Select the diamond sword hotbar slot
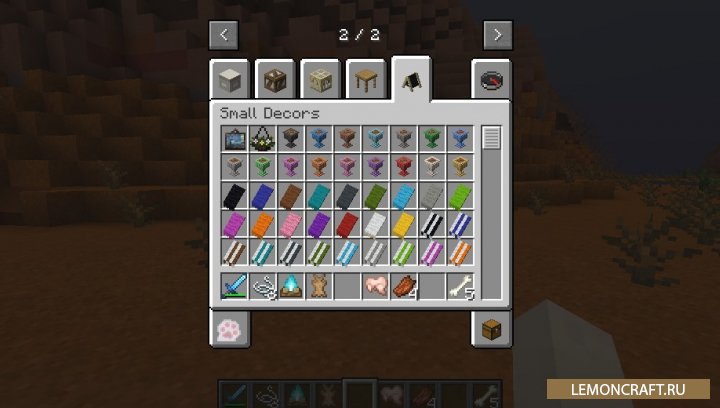 pos(233,286)
